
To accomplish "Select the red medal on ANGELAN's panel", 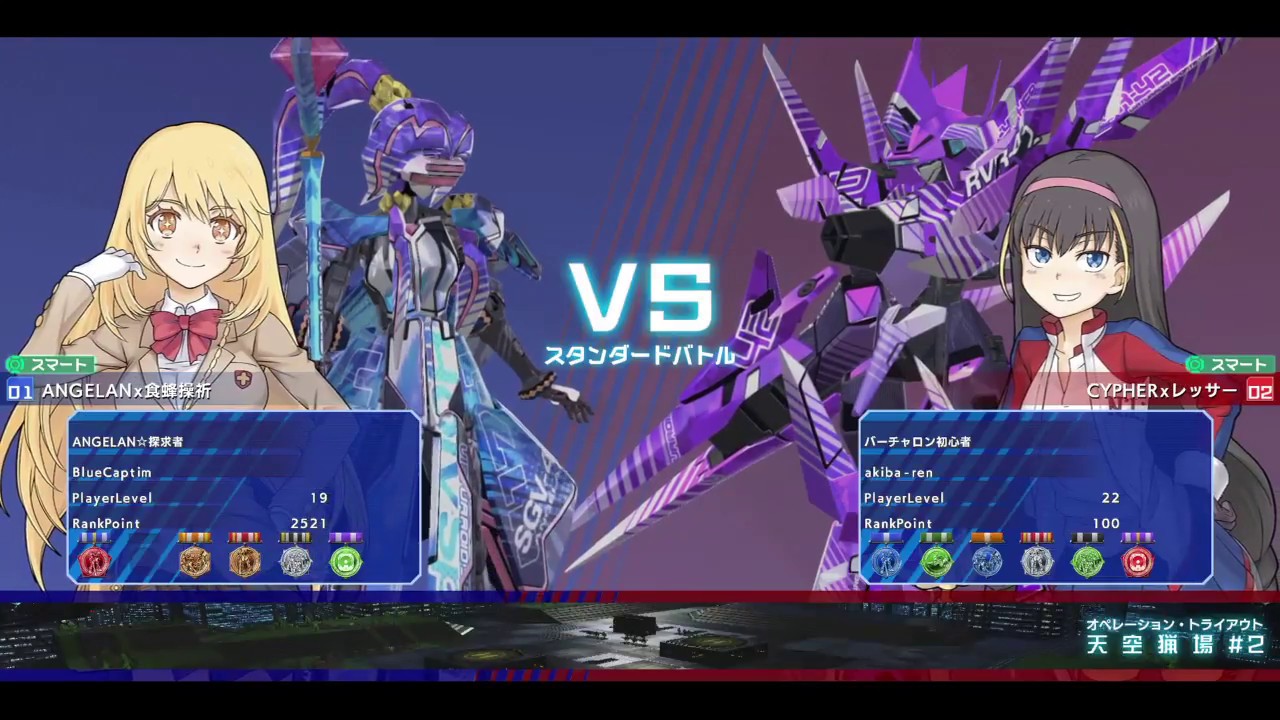I will (95, 561).
